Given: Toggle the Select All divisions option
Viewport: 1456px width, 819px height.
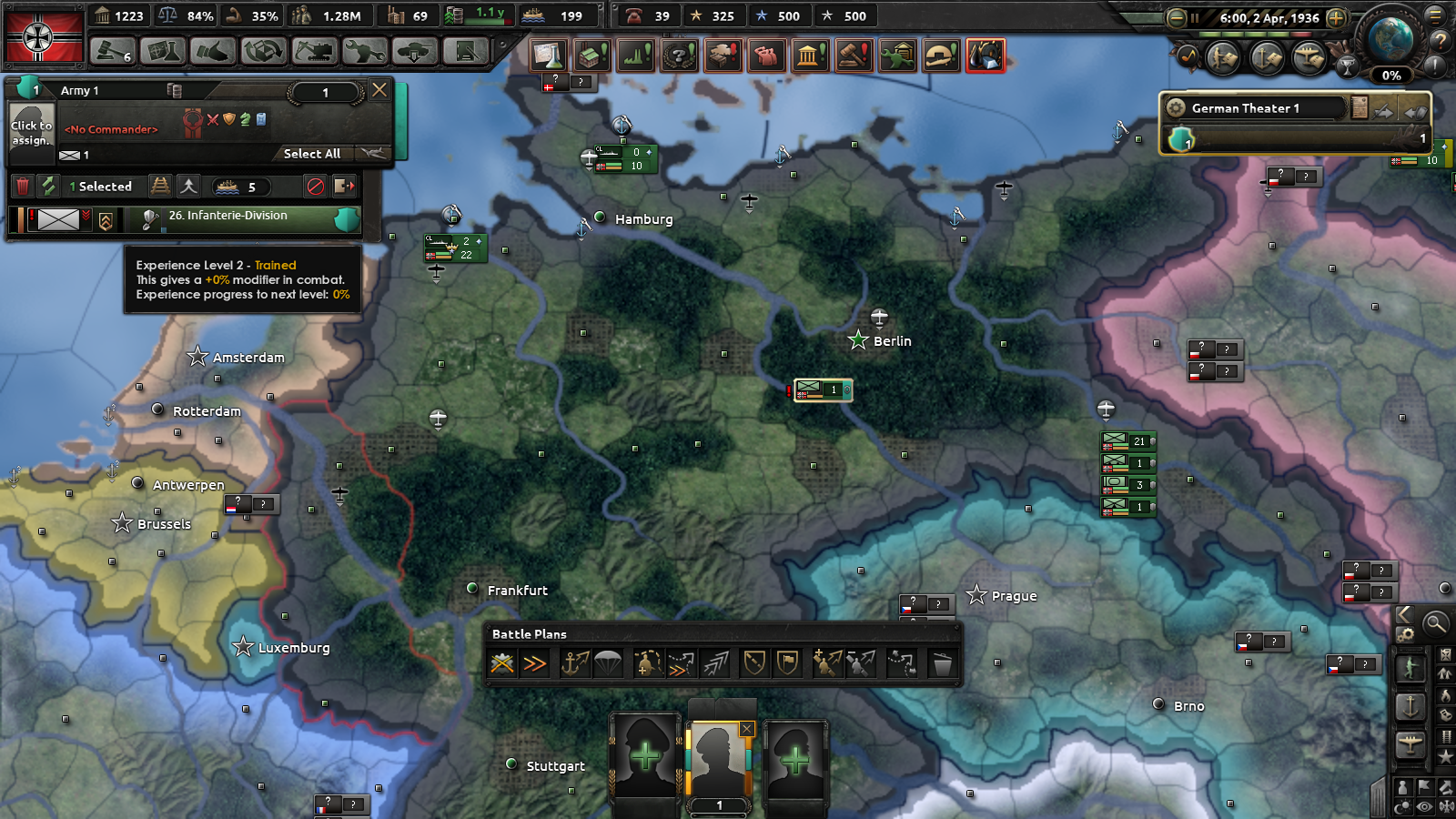Looking at the screenshot, I should (x=313, y=154).
